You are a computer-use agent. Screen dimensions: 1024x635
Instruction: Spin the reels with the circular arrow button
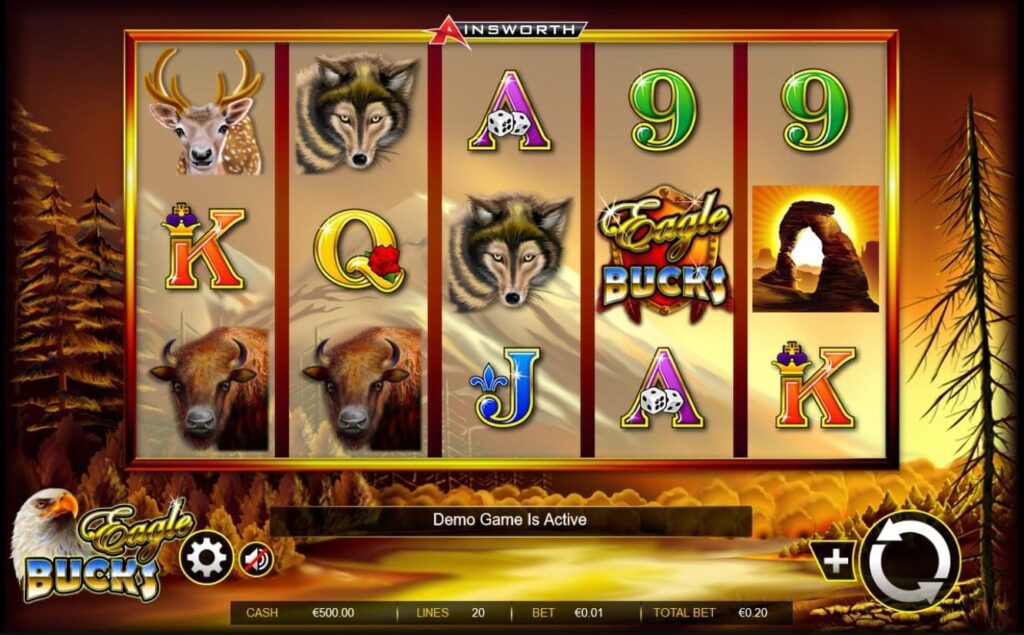(909, 561)
